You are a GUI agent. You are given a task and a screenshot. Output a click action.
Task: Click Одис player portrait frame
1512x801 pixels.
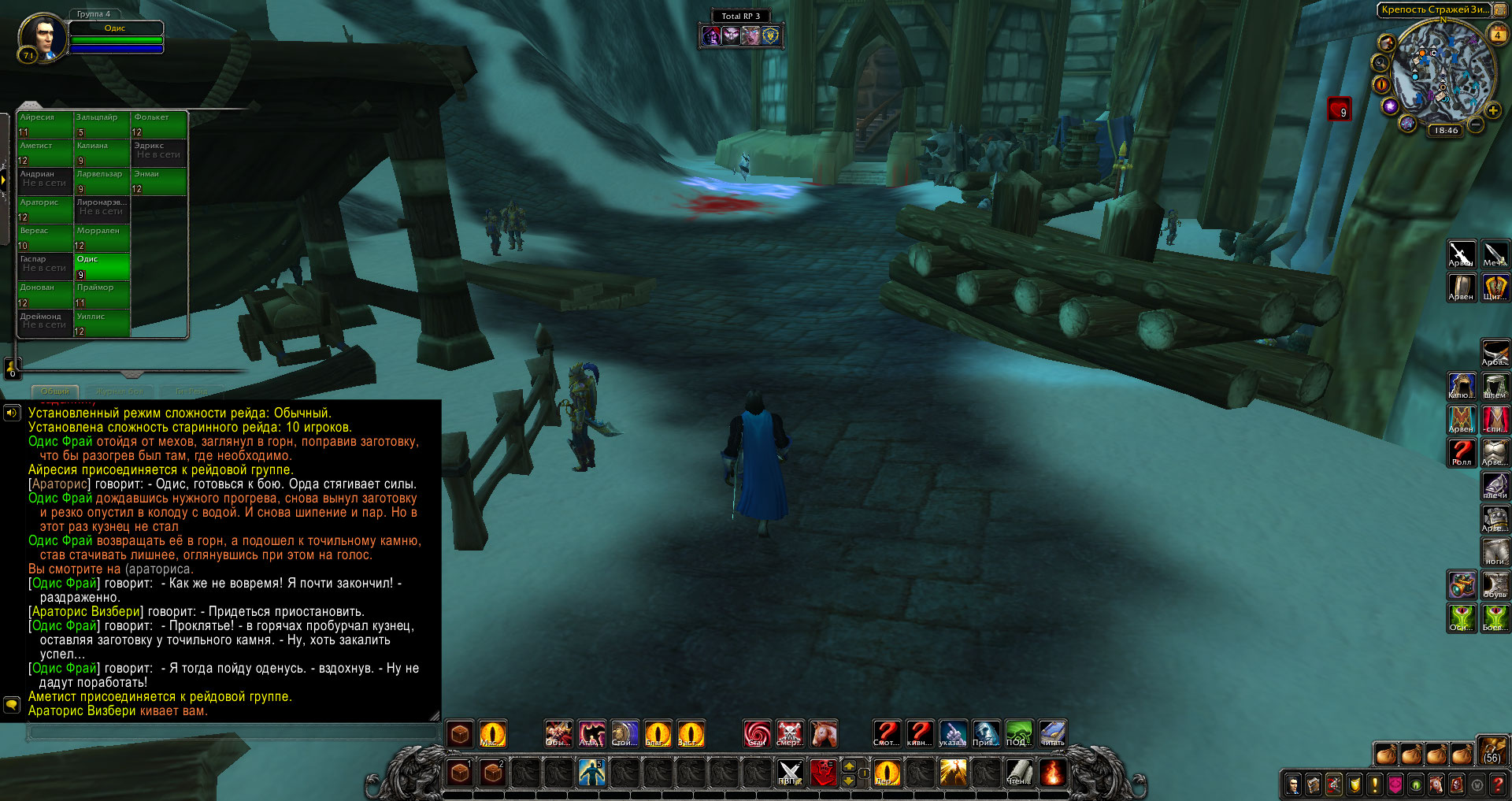pos(43,36)
